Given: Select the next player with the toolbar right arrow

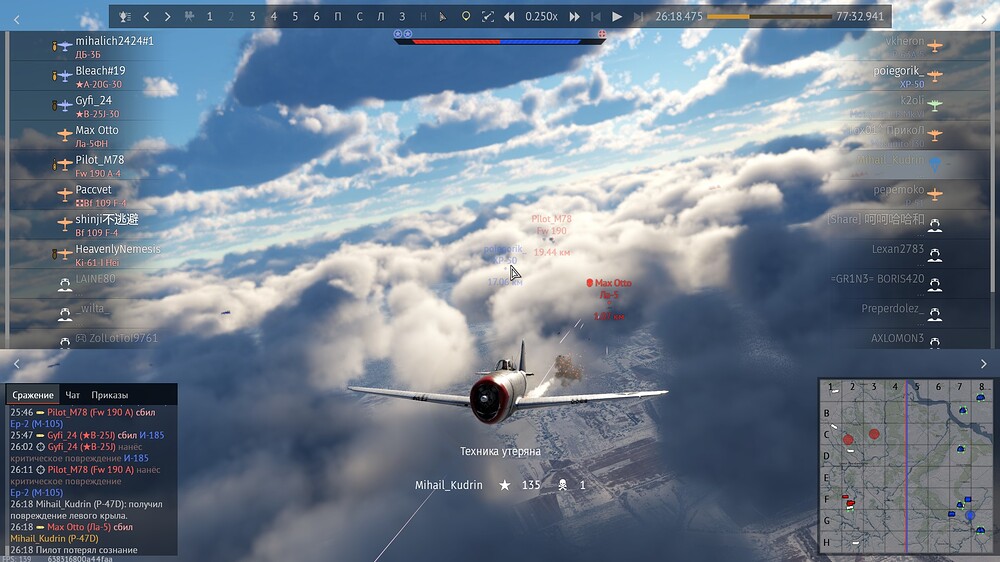Looking at the screenshot, I should coord(167,17).
